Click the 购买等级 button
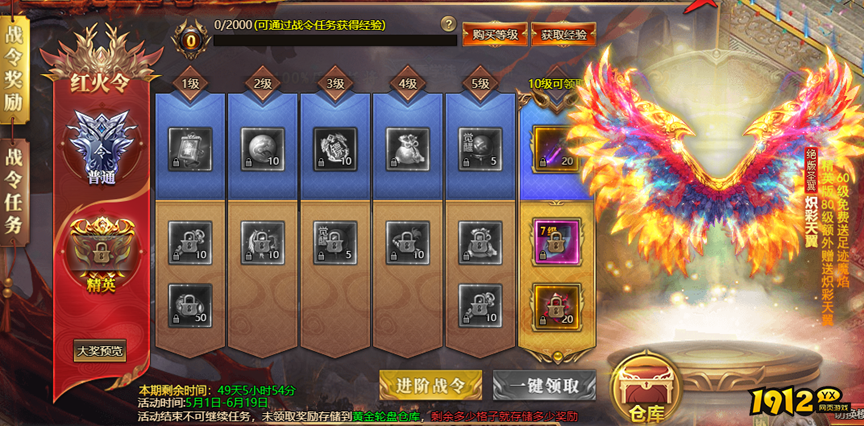Viewport: 864px width, 426px height. (x=494, y=35)
